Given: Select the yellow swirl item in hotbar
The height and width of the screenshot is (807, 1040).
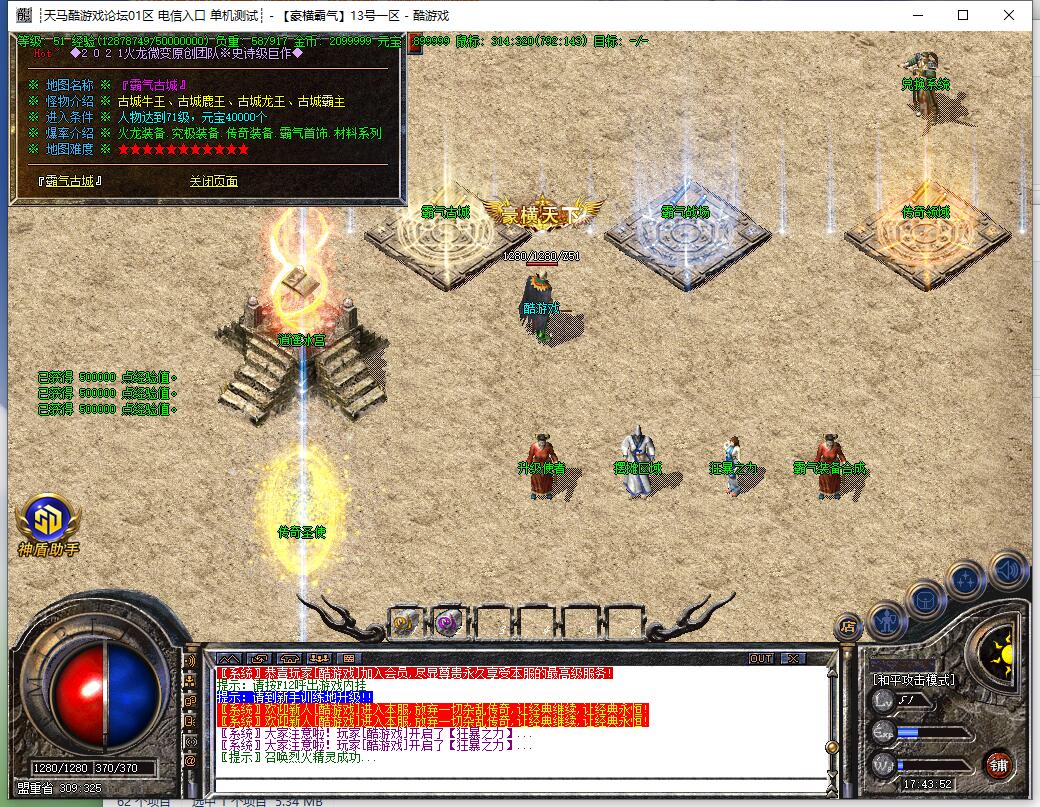Looking at the screenshot, I should [404, 621].
